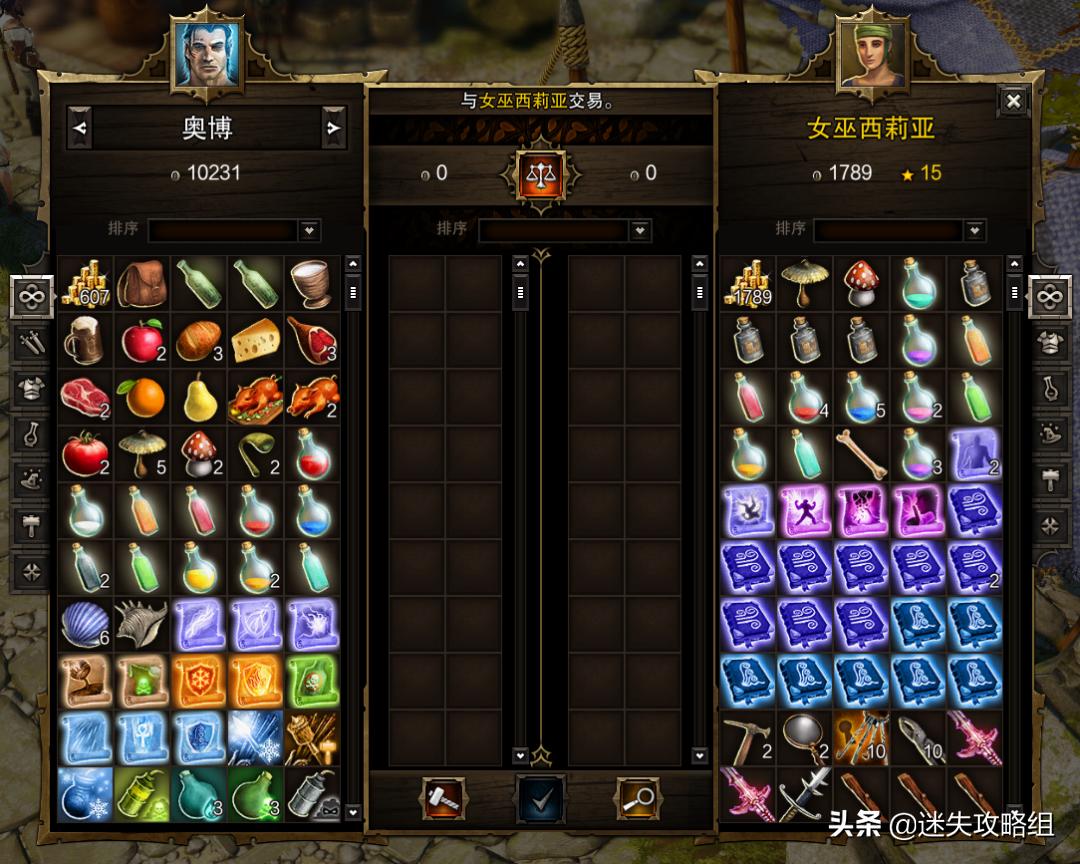Click the balance scales offer button
This screenshot has width=1080, height=864.
(541, 174)
